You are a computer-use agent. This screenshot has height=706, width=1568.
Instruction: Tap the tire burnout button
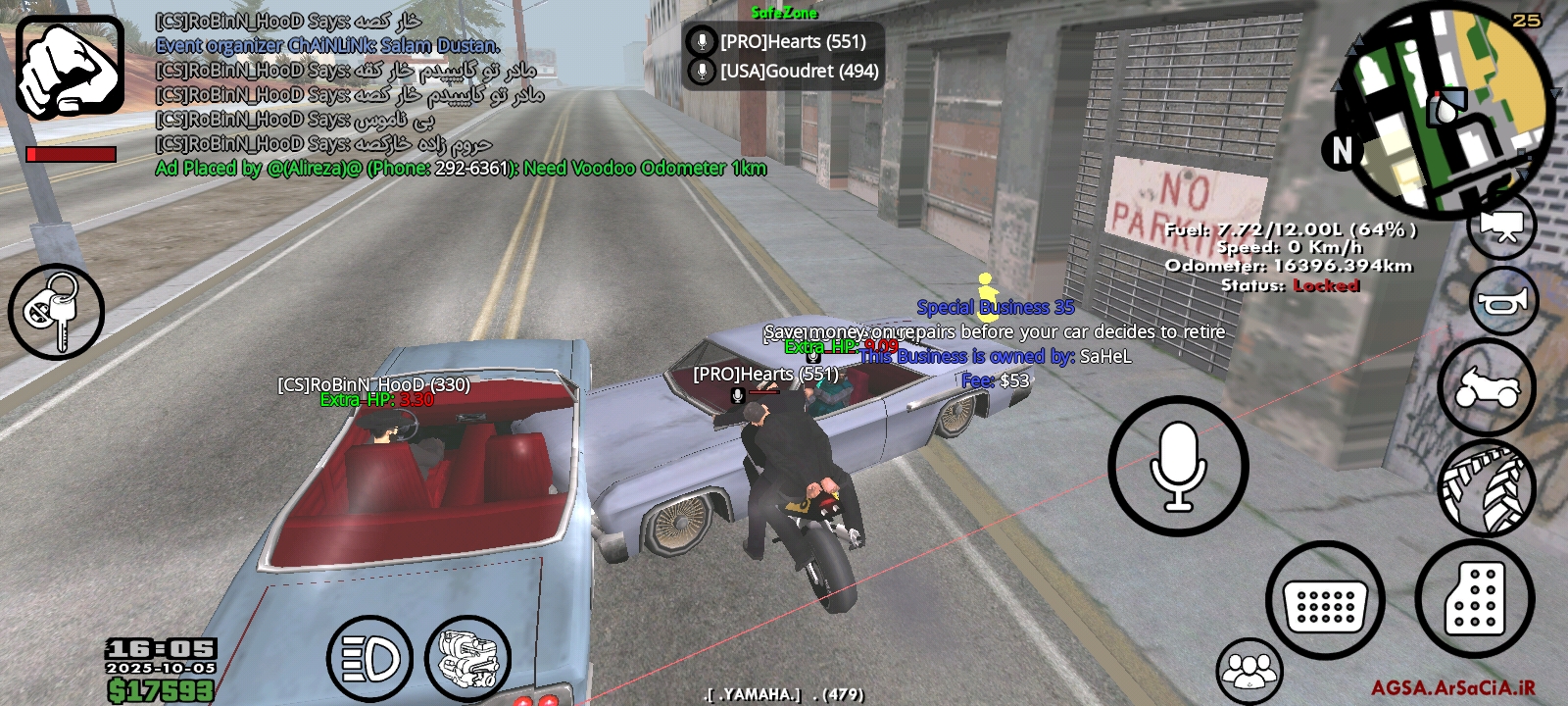click(x=1486, y=488)
